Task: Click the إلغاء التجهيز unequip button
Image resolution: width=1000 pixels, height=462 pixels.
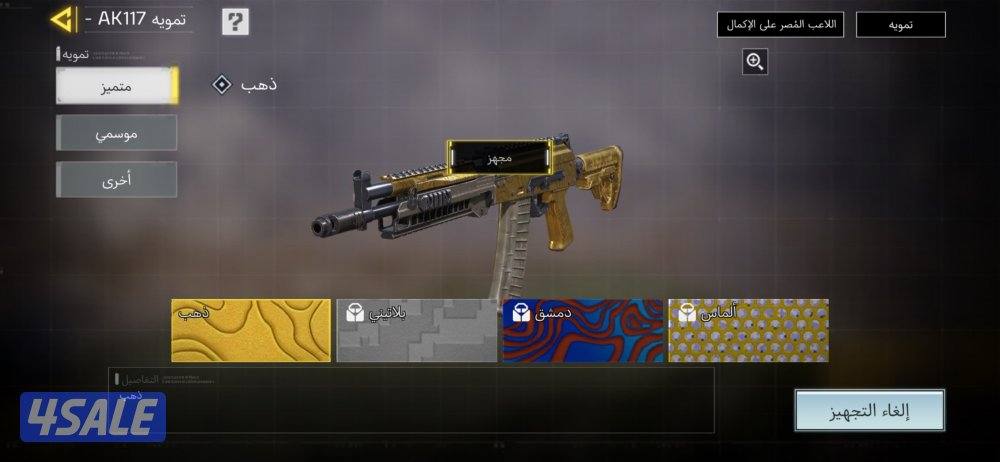Action: (x=869, y=410)
